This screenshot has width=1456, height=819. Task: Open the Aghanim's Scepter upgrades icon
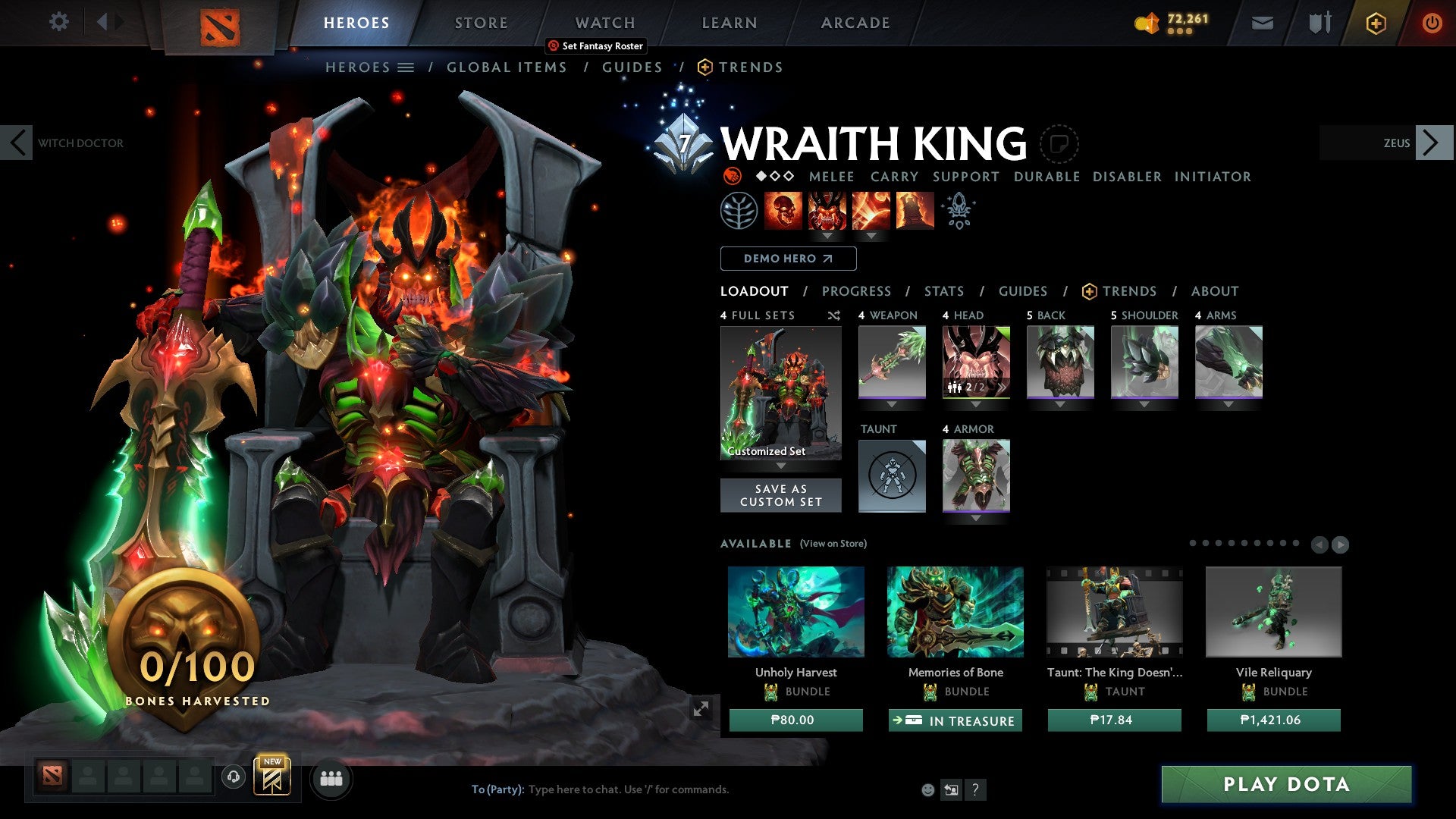[957, 209]
